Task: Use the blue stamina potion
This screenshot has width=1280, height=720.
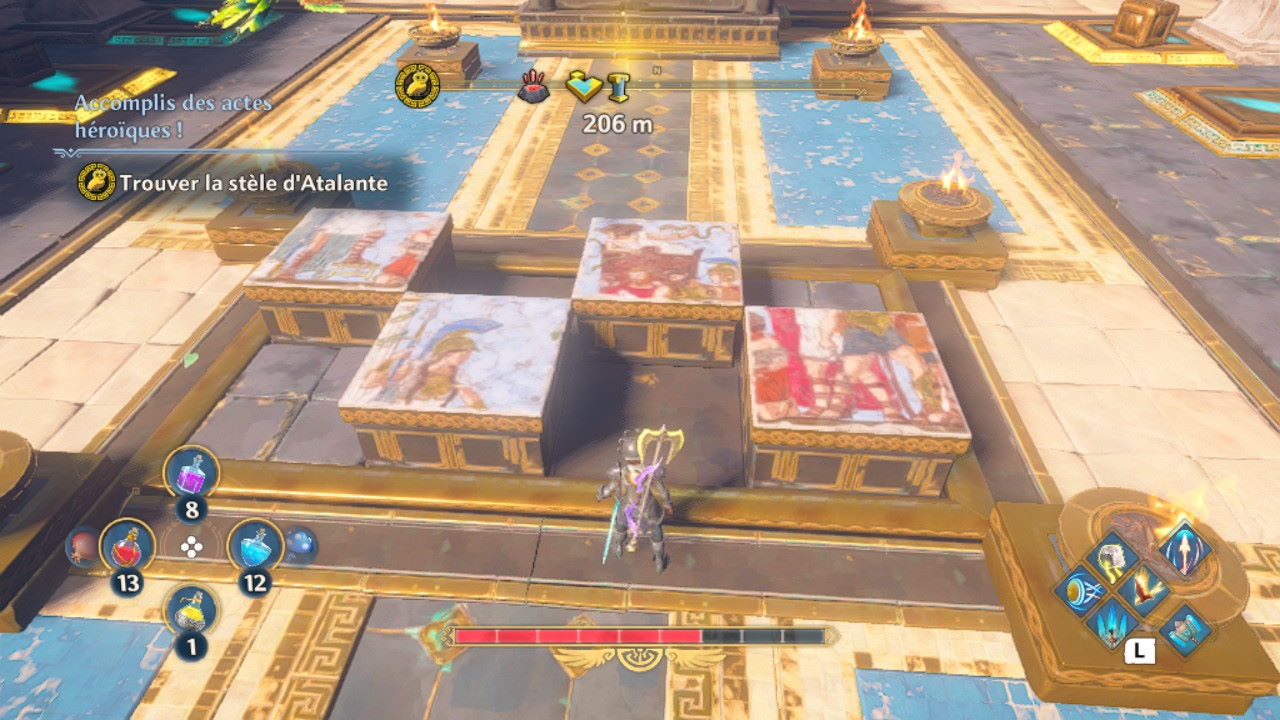Action: pyautogui.click(x=255, y=546)
